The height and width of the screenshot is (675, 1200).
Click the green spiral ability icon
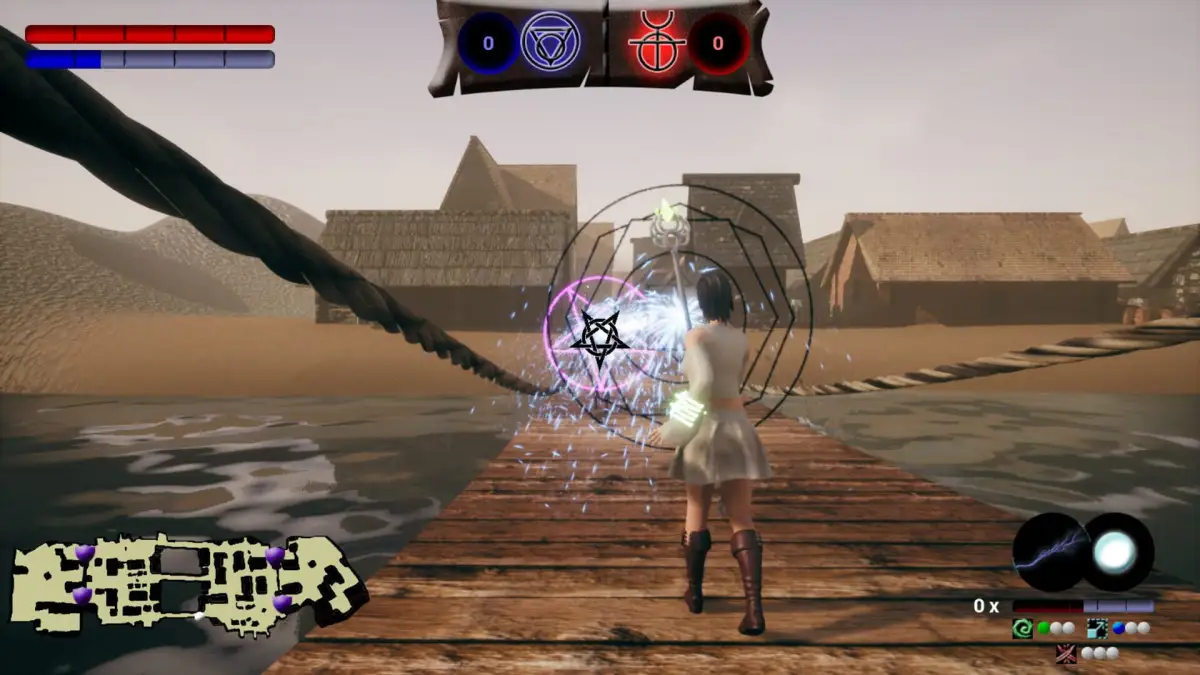1022,629
